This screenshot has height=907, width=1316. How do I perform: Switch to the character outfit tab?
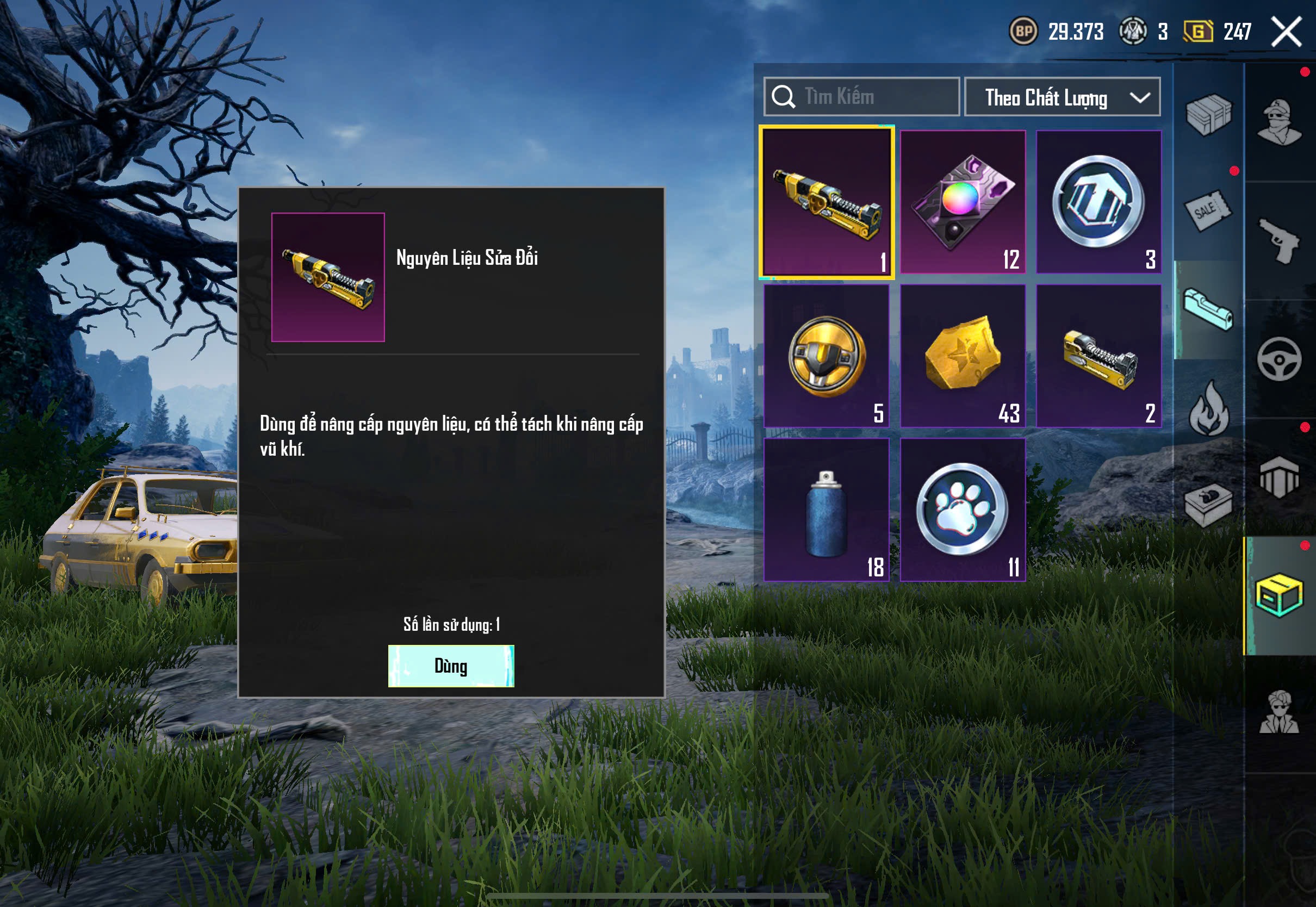[1279, 122]
